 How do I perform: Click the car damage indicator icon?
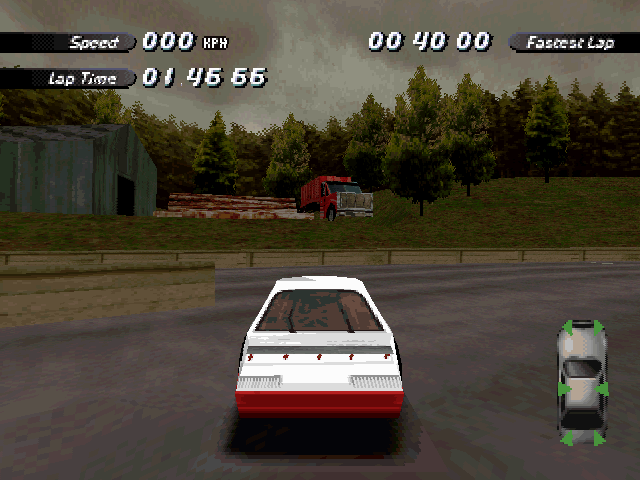tap(582, 383)
